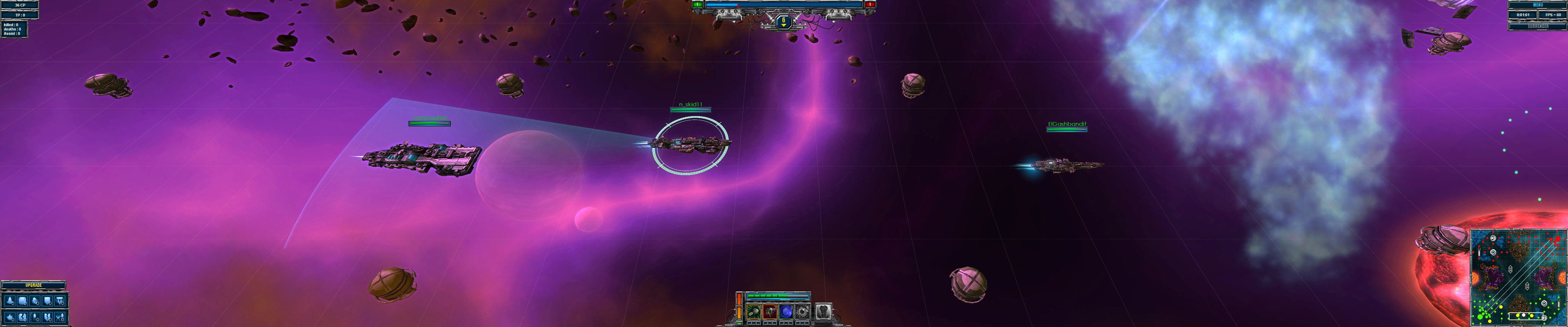This screenshot has width=1568, height=327.
Task: Select the explosion burst upgrade icon
Action: (x=10, y=317)
